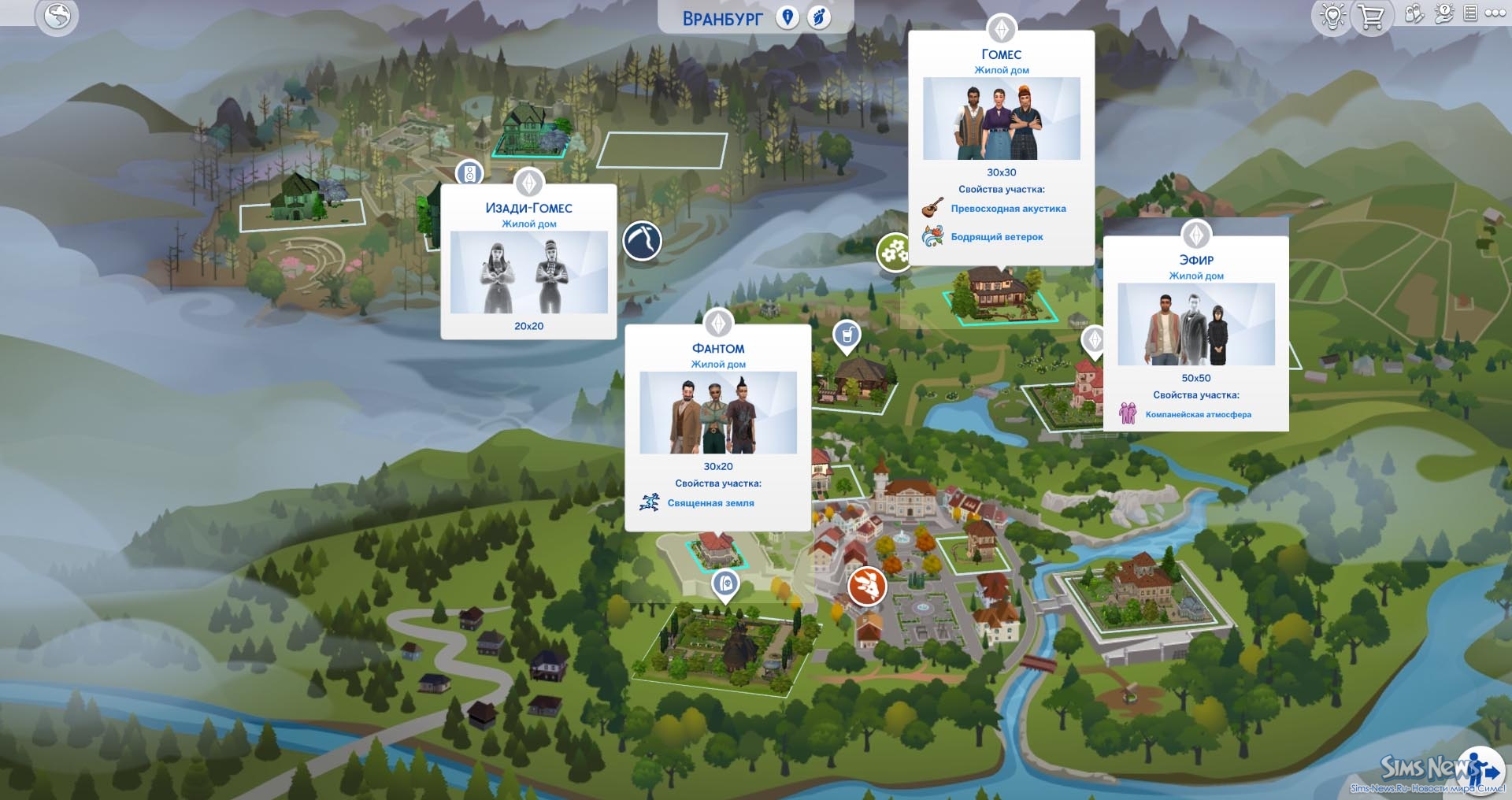Open the eco footprint leaf icon

tap(820, 17)
